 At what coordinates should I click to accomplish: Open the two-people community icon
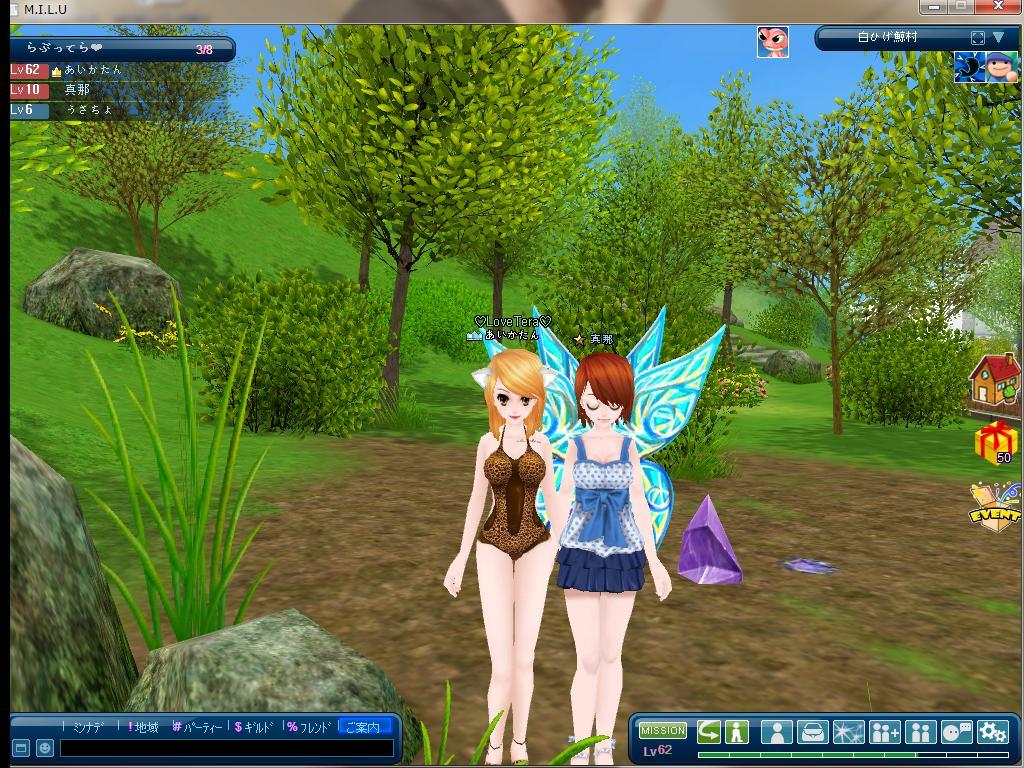(920, 732)
